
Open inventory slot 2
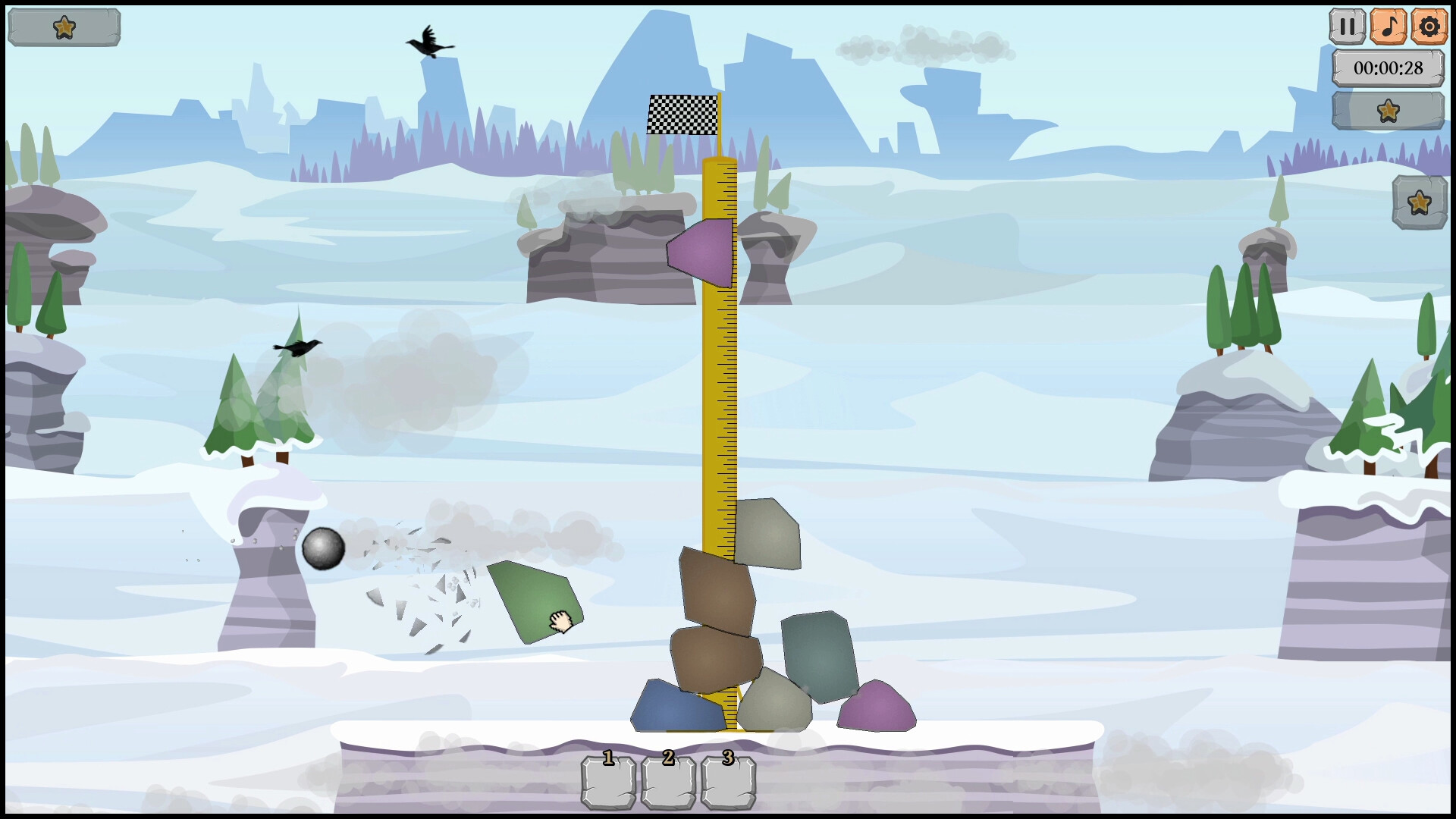tap(668, 781)
